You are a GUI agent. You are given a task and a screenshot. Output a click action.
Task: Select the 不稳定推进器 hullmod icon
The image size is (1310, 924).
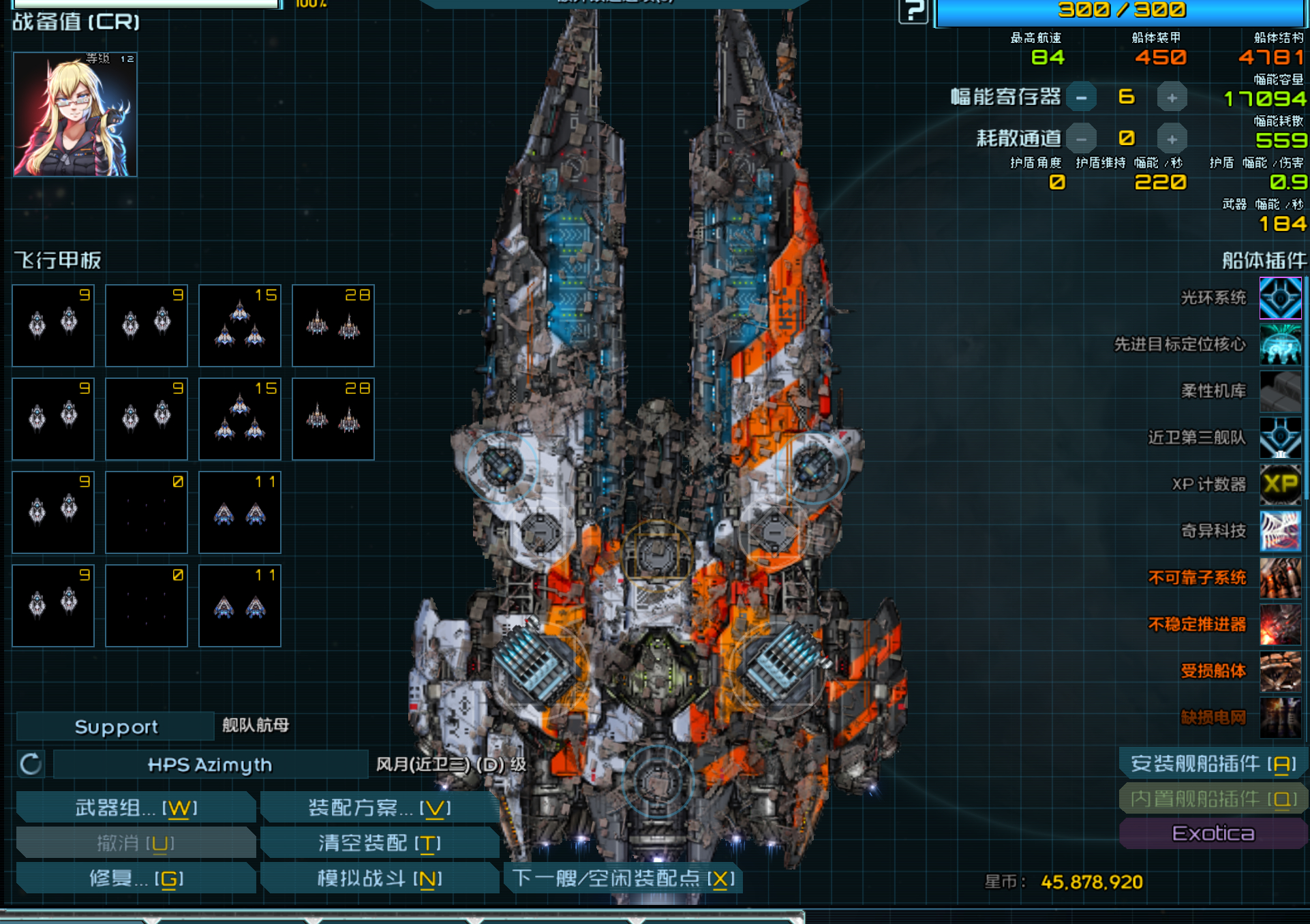[x=1280, y=623]
